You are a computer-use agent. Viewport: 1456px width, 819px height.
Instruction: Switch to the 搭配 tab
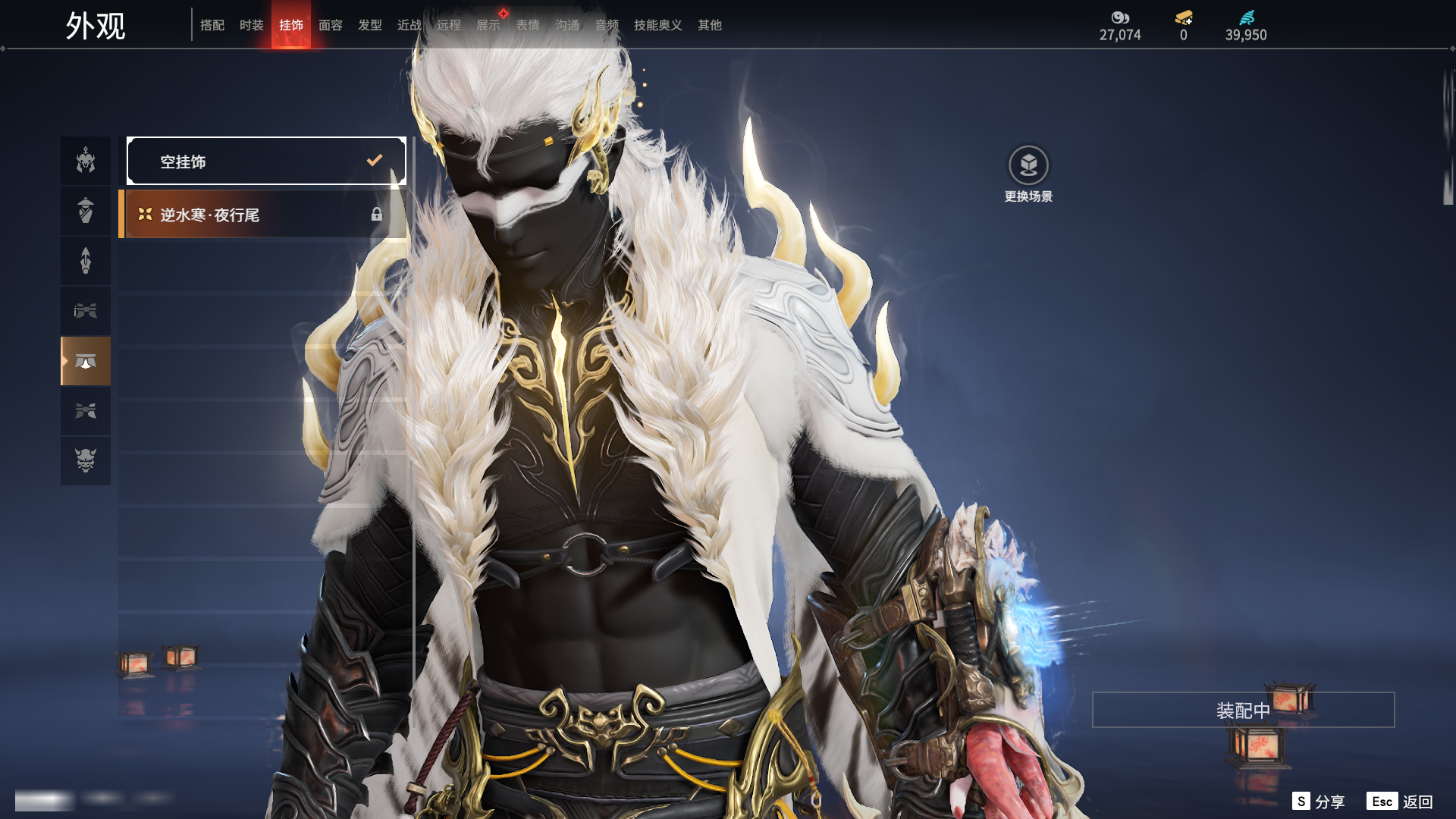click(212, 25)
